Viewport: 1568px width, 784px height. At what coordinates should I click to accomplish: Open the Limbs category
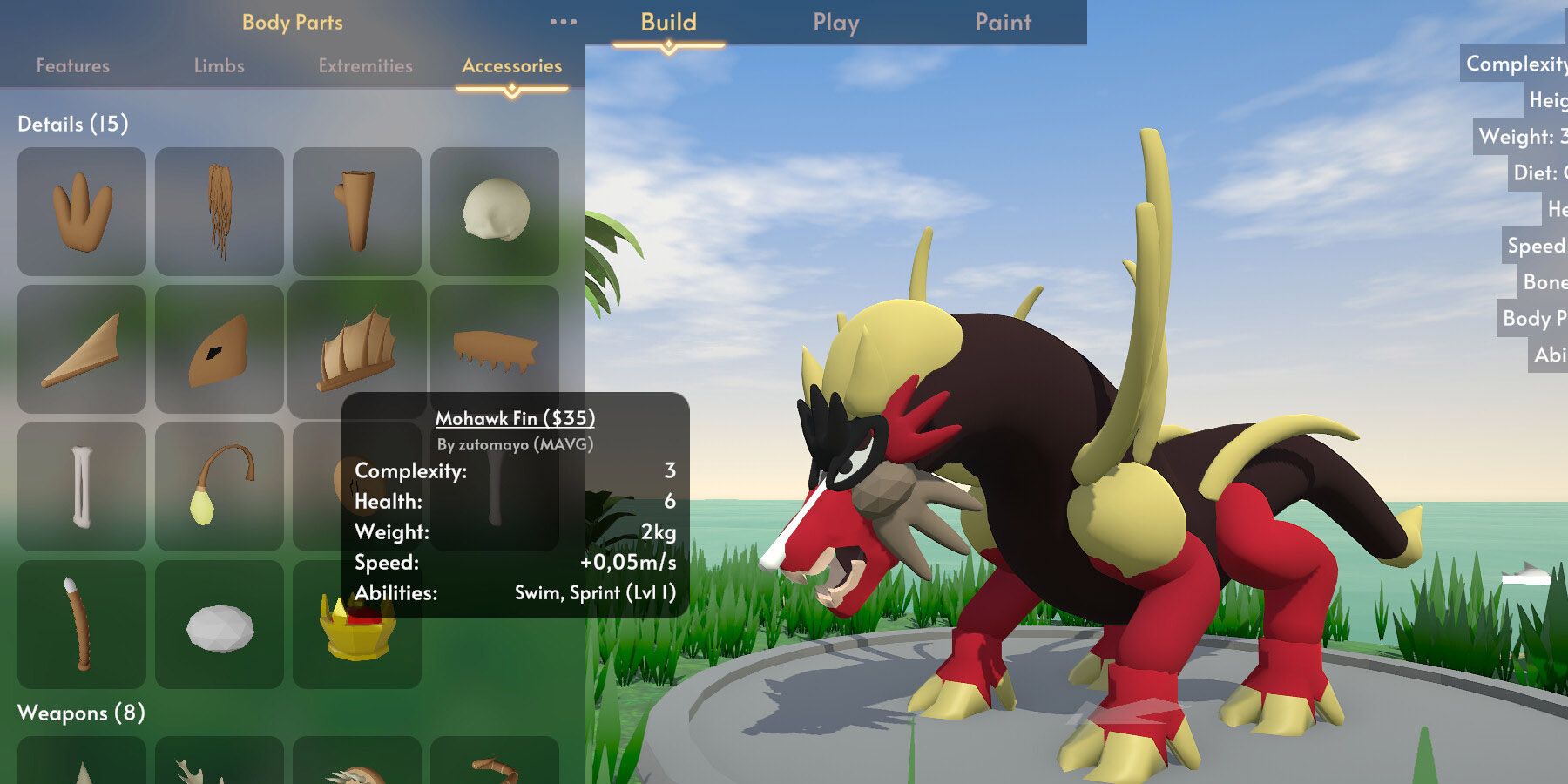(x=219, y=65)
